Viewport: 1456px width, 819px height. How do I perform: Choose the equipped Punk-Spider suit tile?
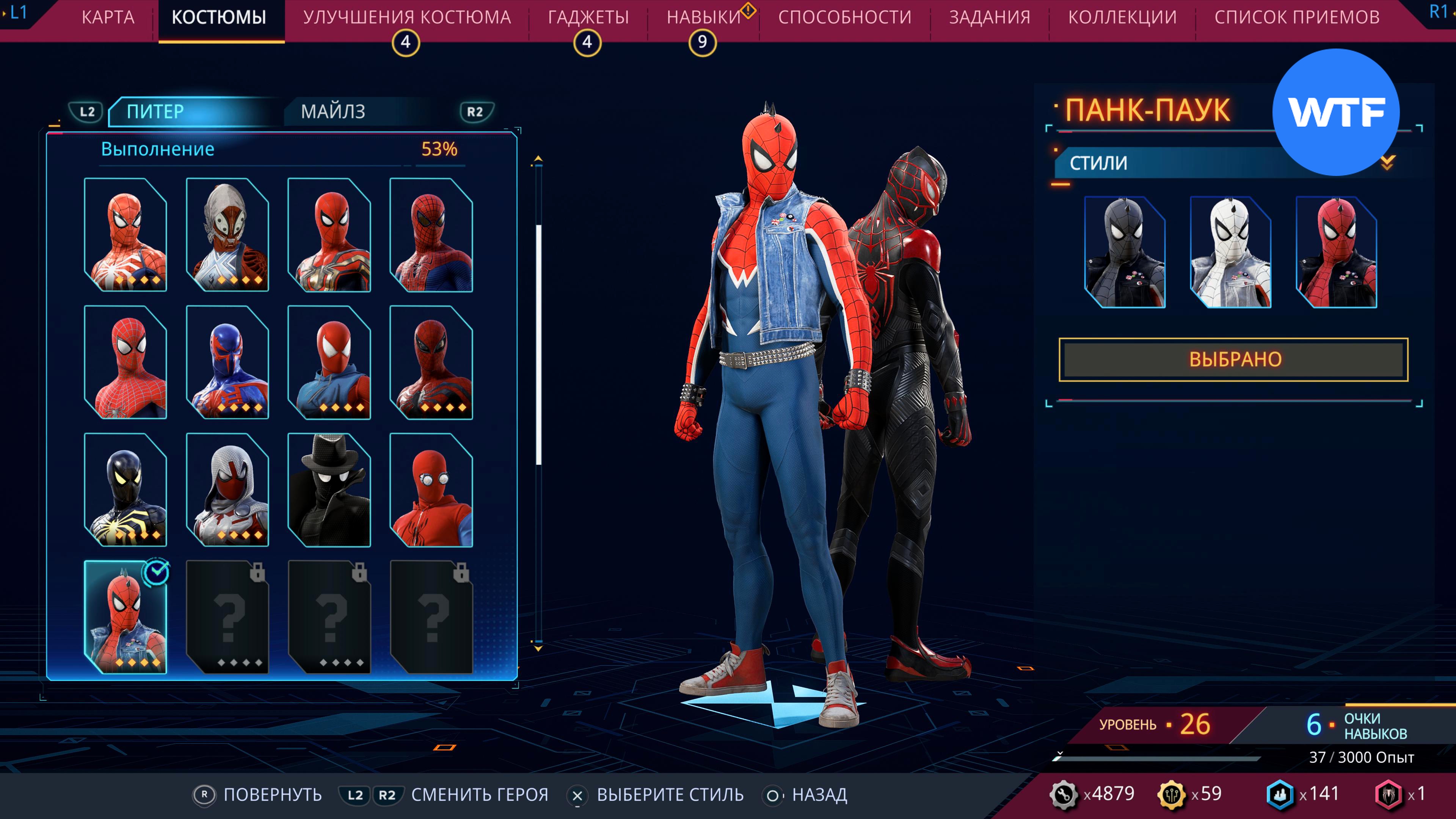click(126, 617)
